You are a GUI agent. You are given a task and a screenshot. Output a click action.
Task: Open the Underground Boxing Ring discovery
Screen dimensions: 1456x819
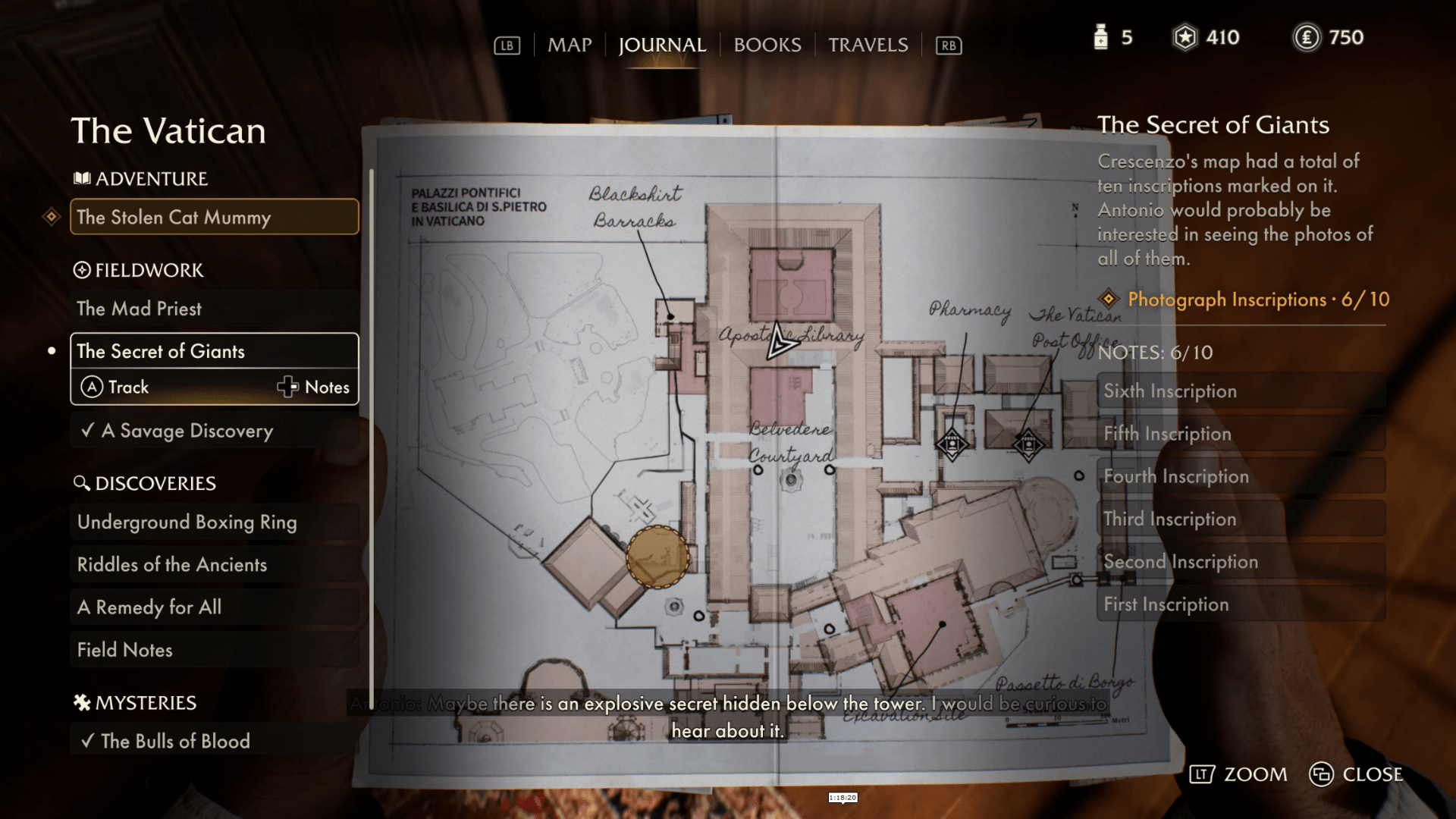(215, 522)
